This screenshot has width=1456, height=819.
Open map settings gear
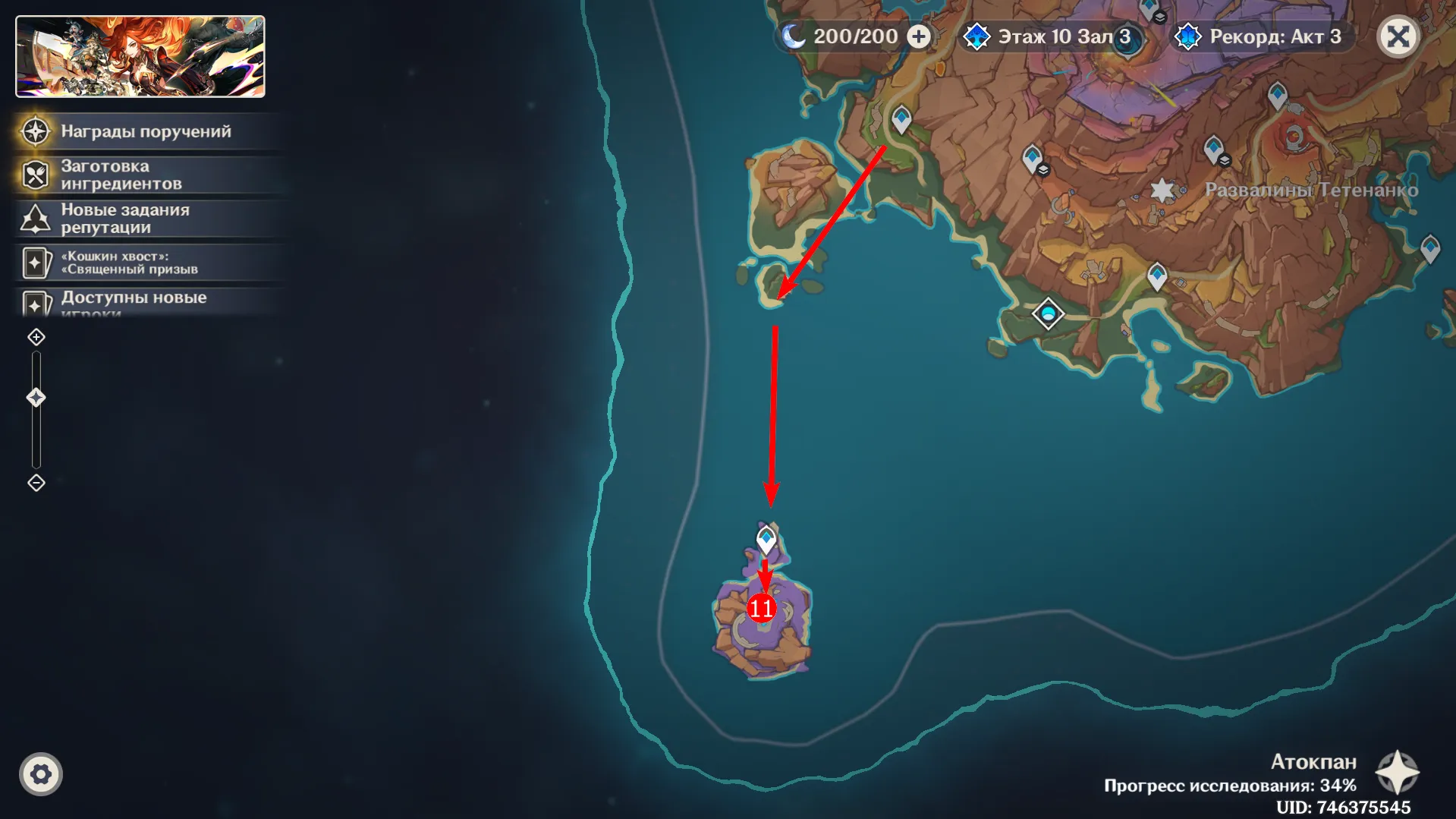[41, 774]
